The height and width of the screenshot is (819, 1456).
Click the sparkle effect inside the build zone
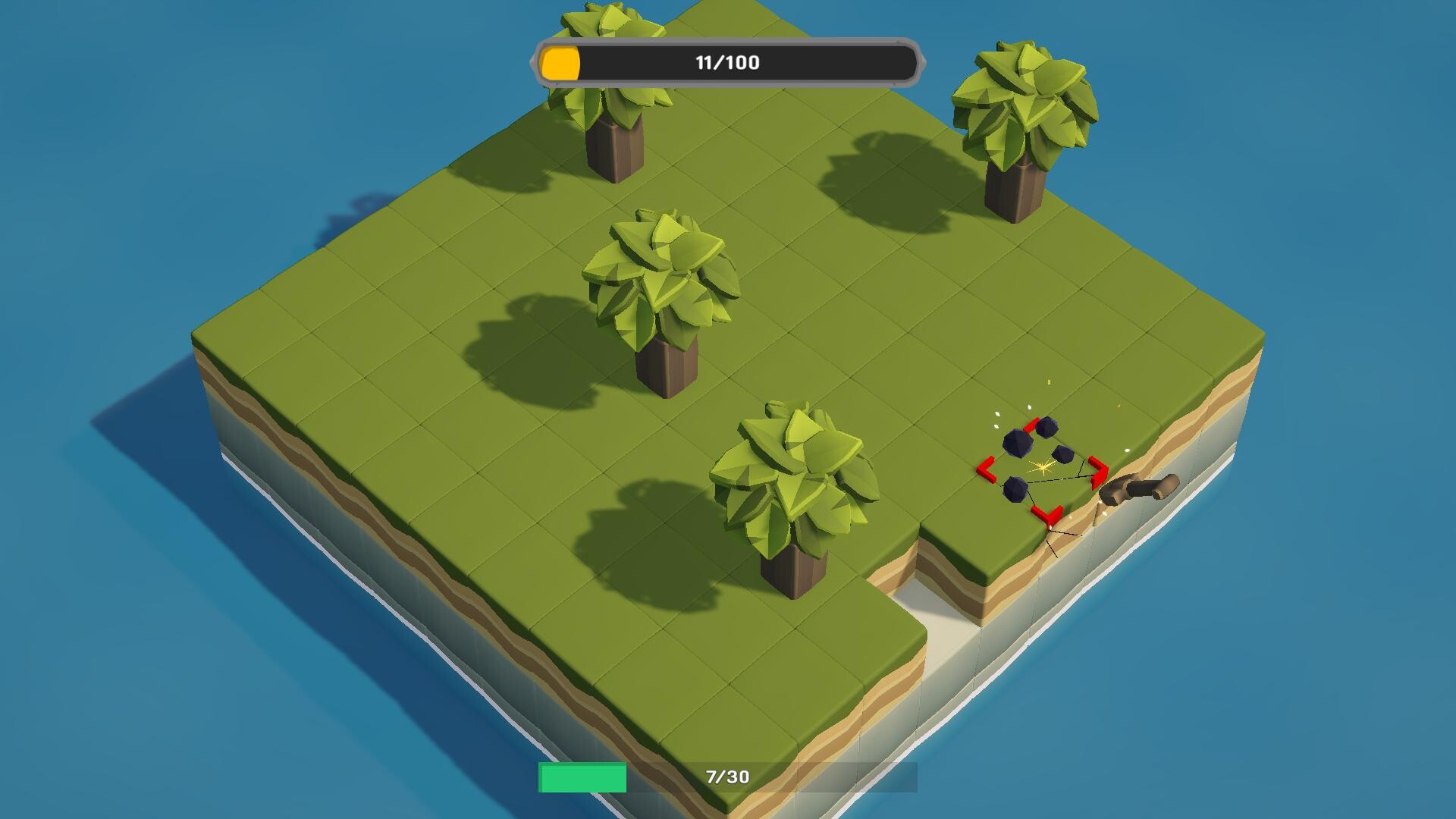(x=1042, y=467)
